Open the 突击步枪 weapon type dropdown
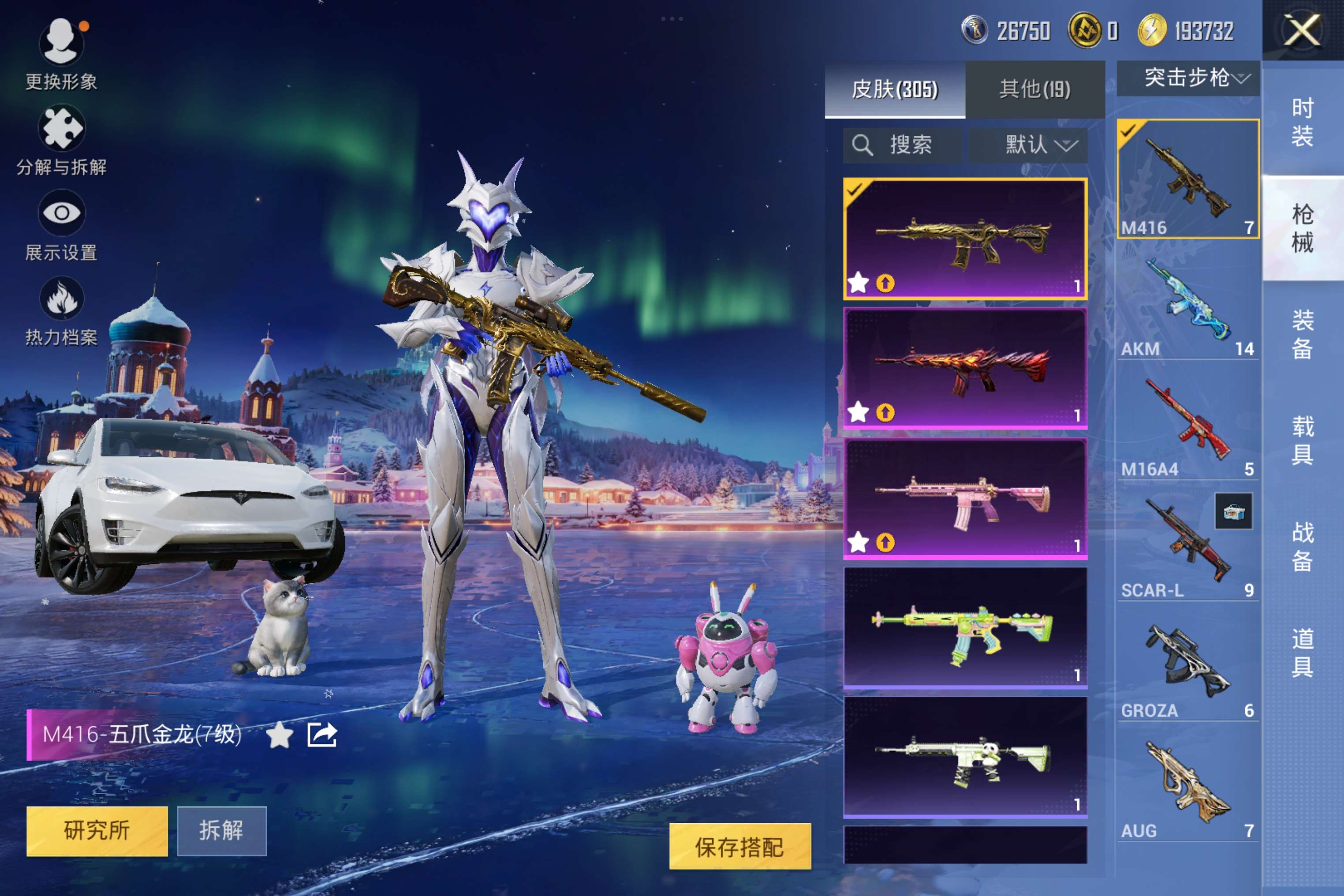Screen dimensions: 1344x896 point(1189,78)
